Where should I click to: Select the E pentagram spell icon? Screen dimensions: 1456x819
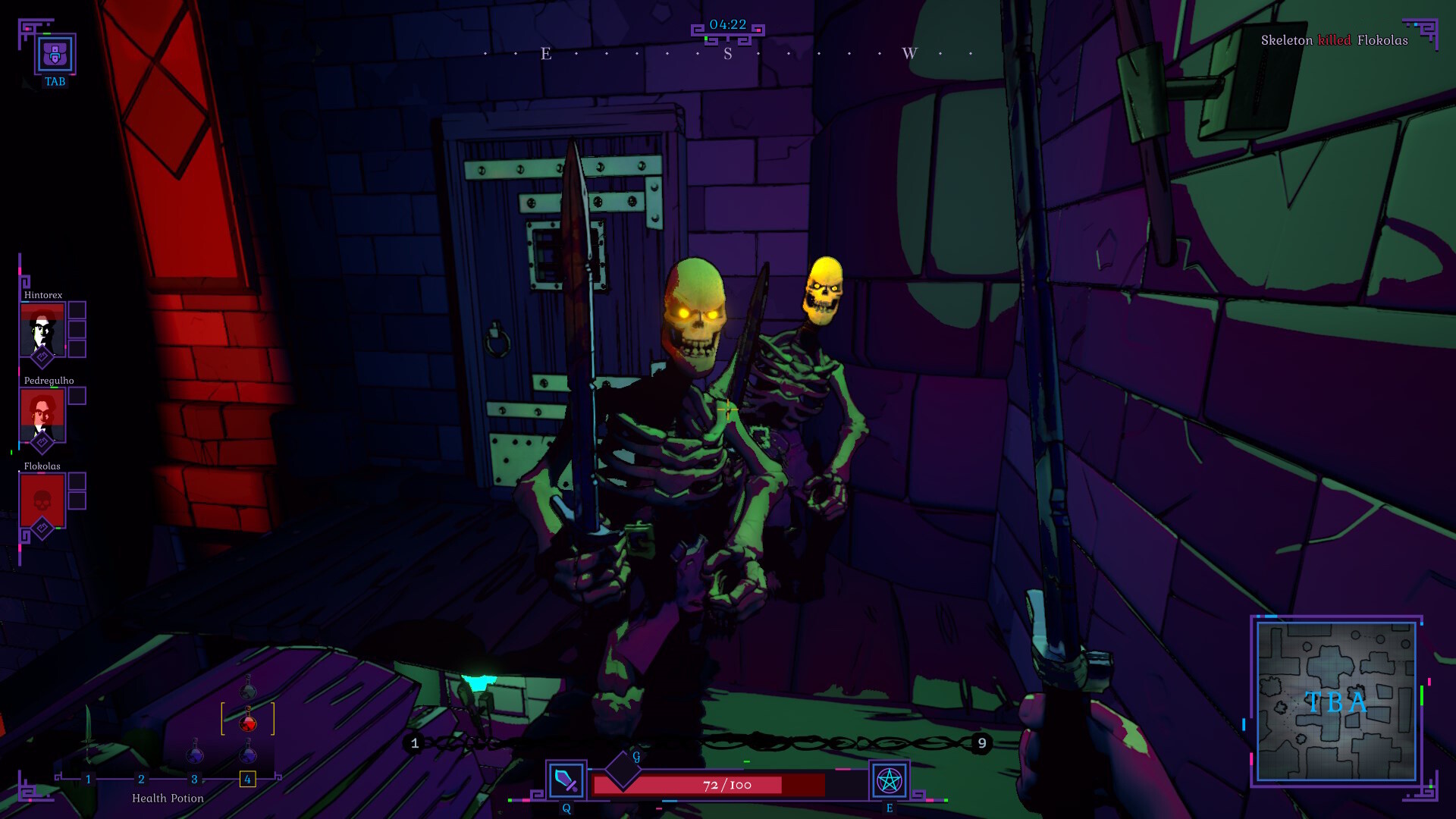pyautogui.click(x=889, y=780)
